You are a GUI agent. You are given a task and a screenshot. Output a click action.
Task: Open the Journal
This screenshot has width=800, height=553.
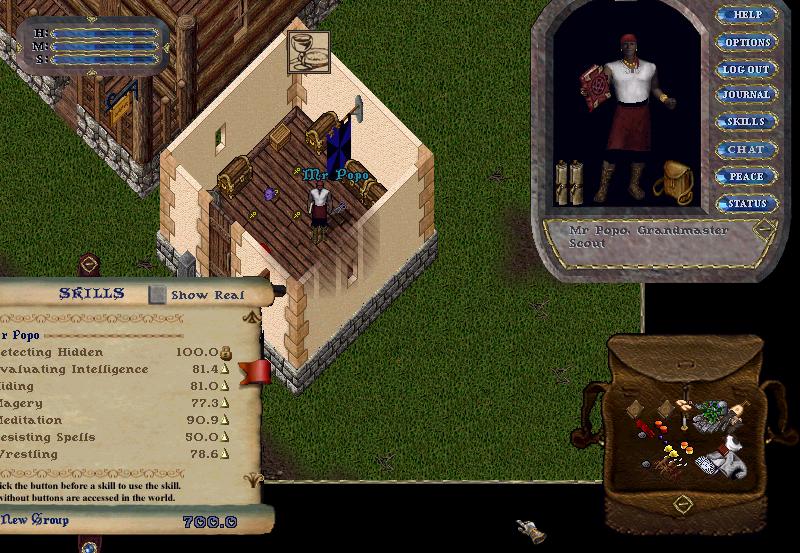(x=747, y=95)
